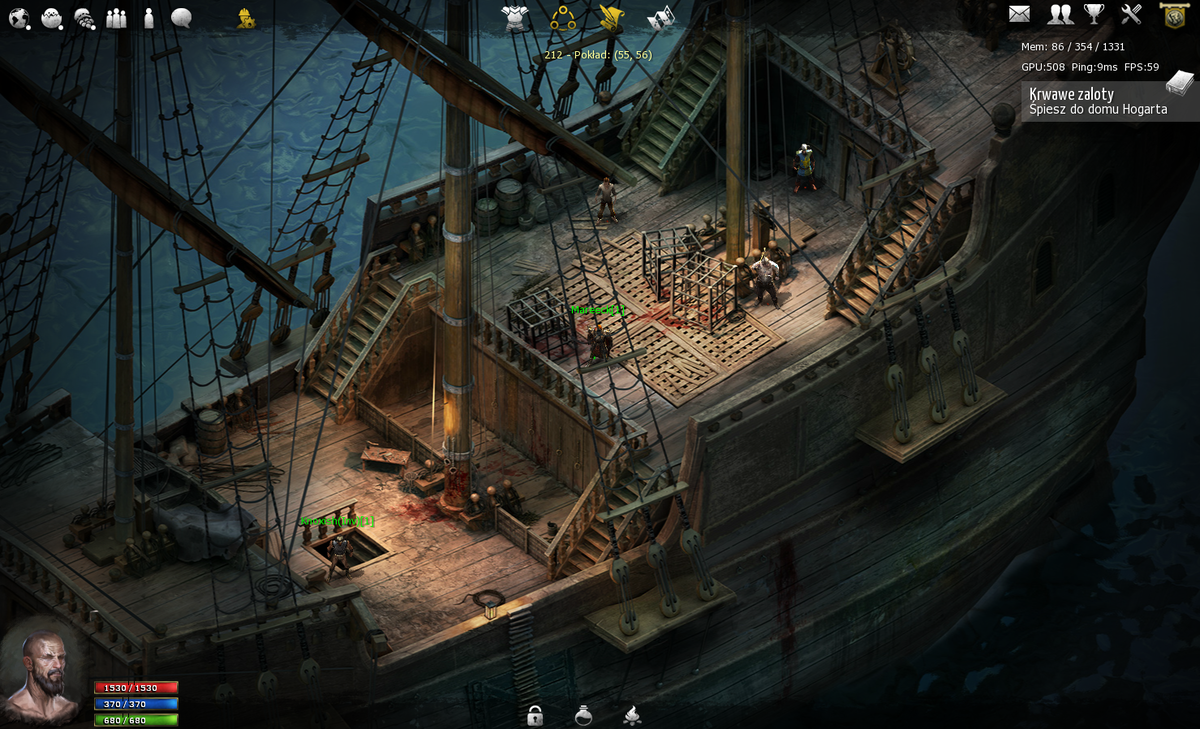Open the speech bubble chat icon

[x=181, y=17]
